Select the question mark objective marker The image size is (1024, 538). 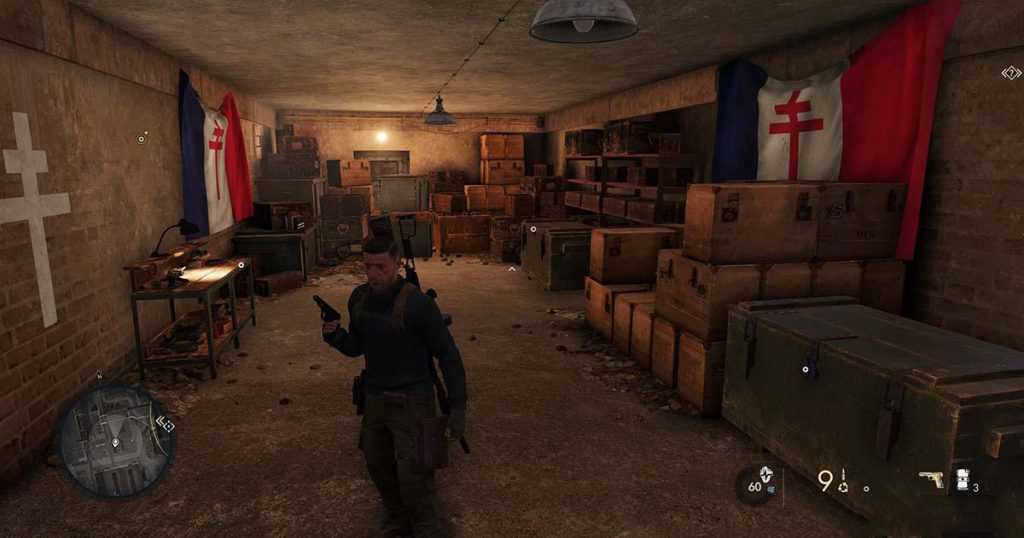1011,72
